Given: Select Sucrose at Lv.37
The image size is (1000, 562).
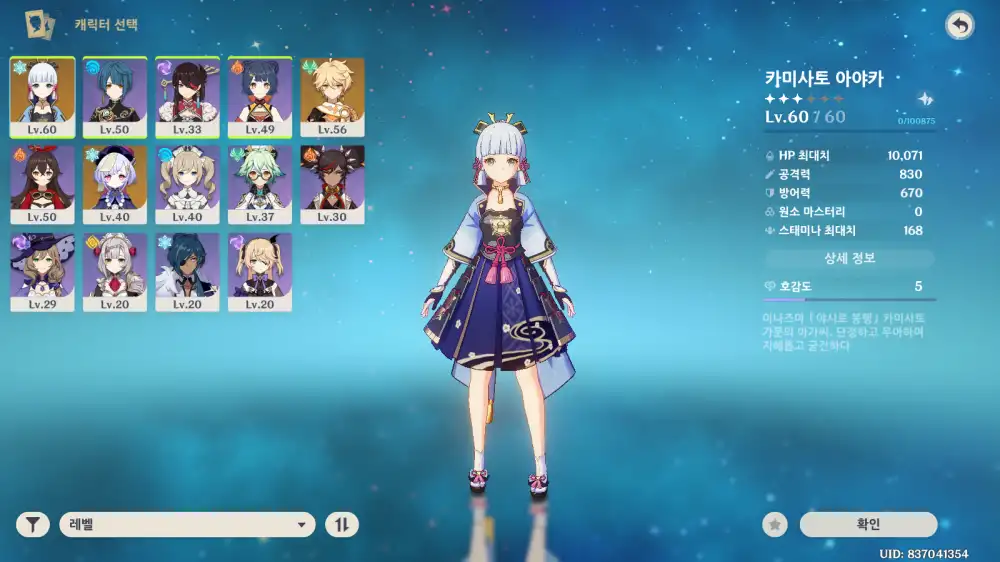Looking at the screenshot, I should point(260,184).
